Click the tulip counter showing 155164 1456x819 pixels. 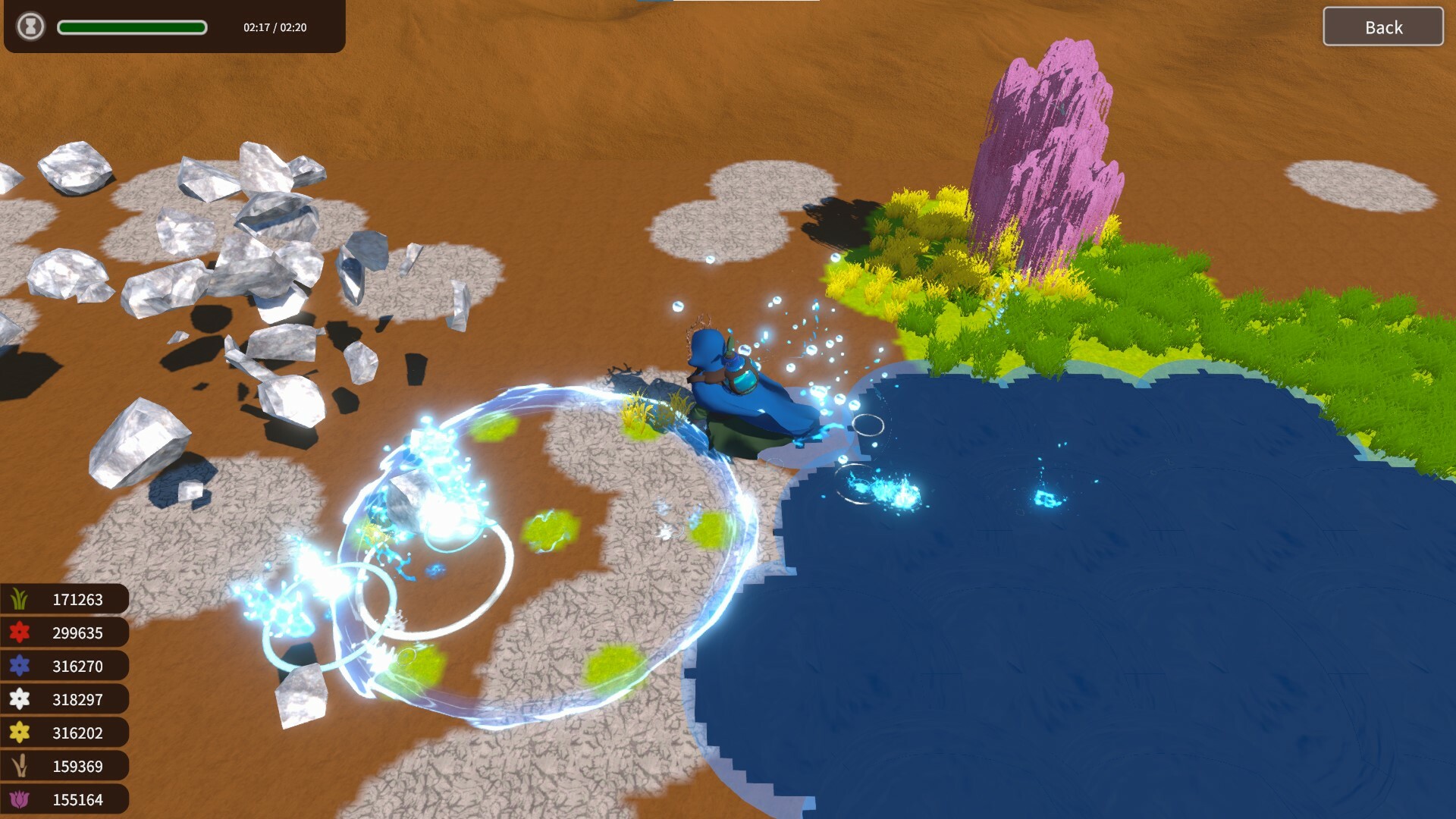(78, 799)
